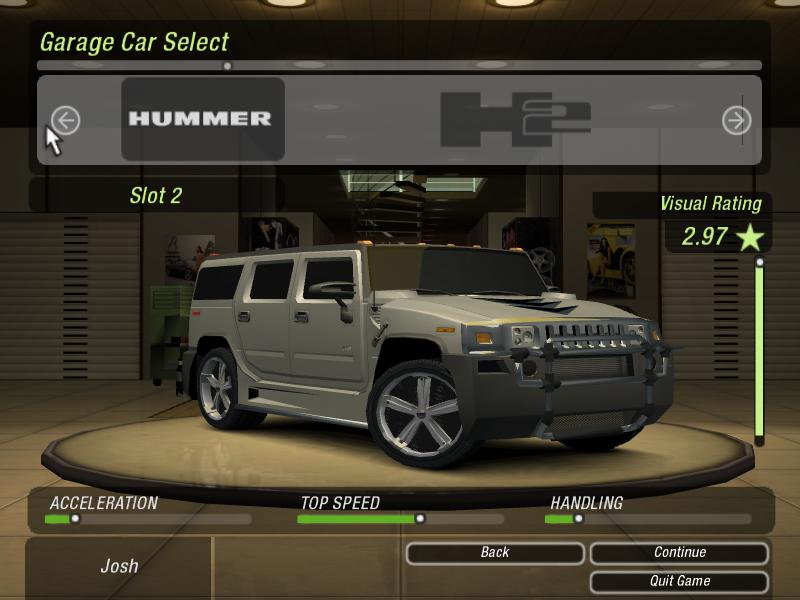The image size is (800, 600).
Task: Go to the next car with right arrow
Action: coord(736,121)
